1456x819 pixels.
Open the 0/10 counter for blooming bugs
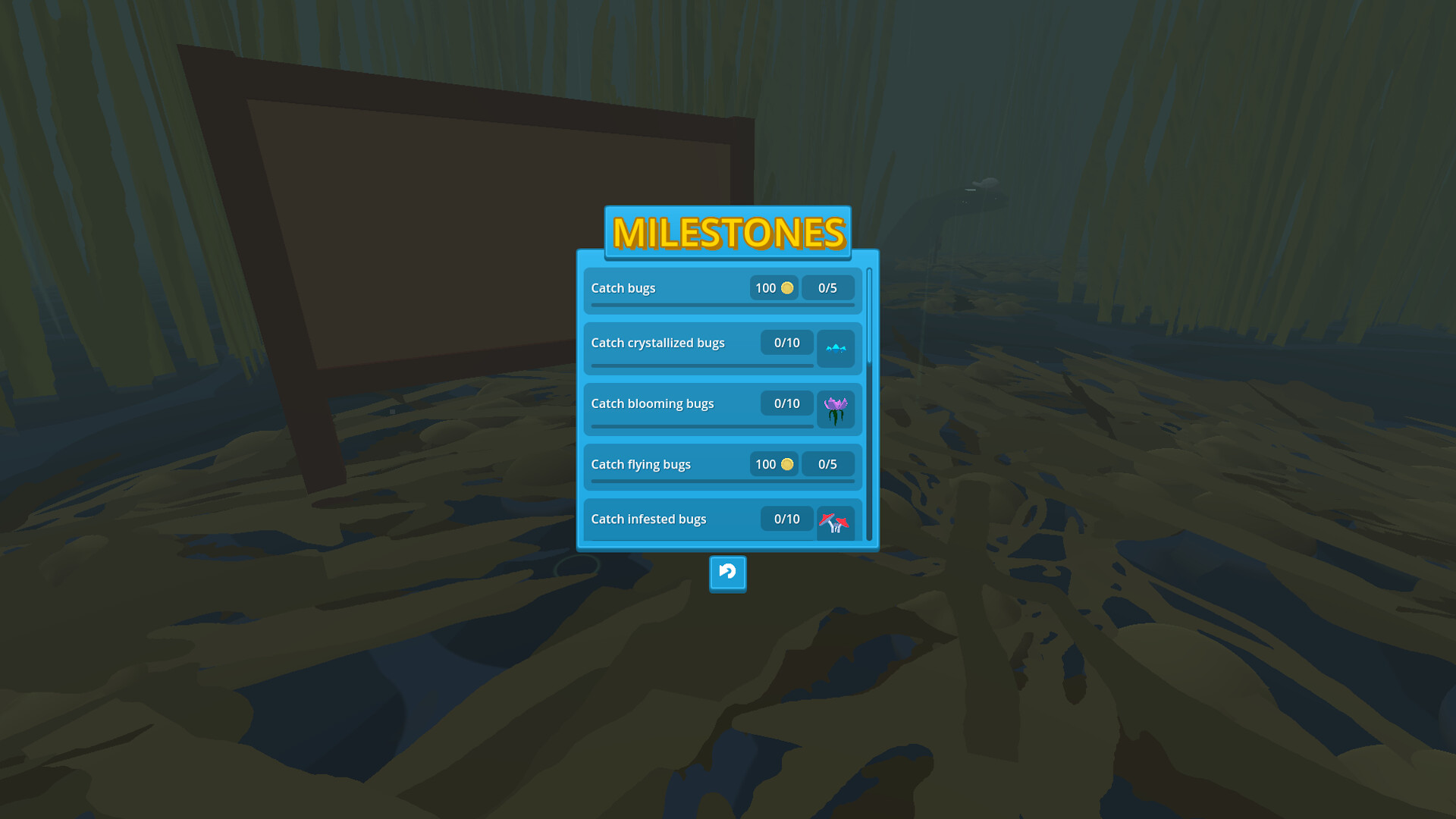[x=786, y=403]
